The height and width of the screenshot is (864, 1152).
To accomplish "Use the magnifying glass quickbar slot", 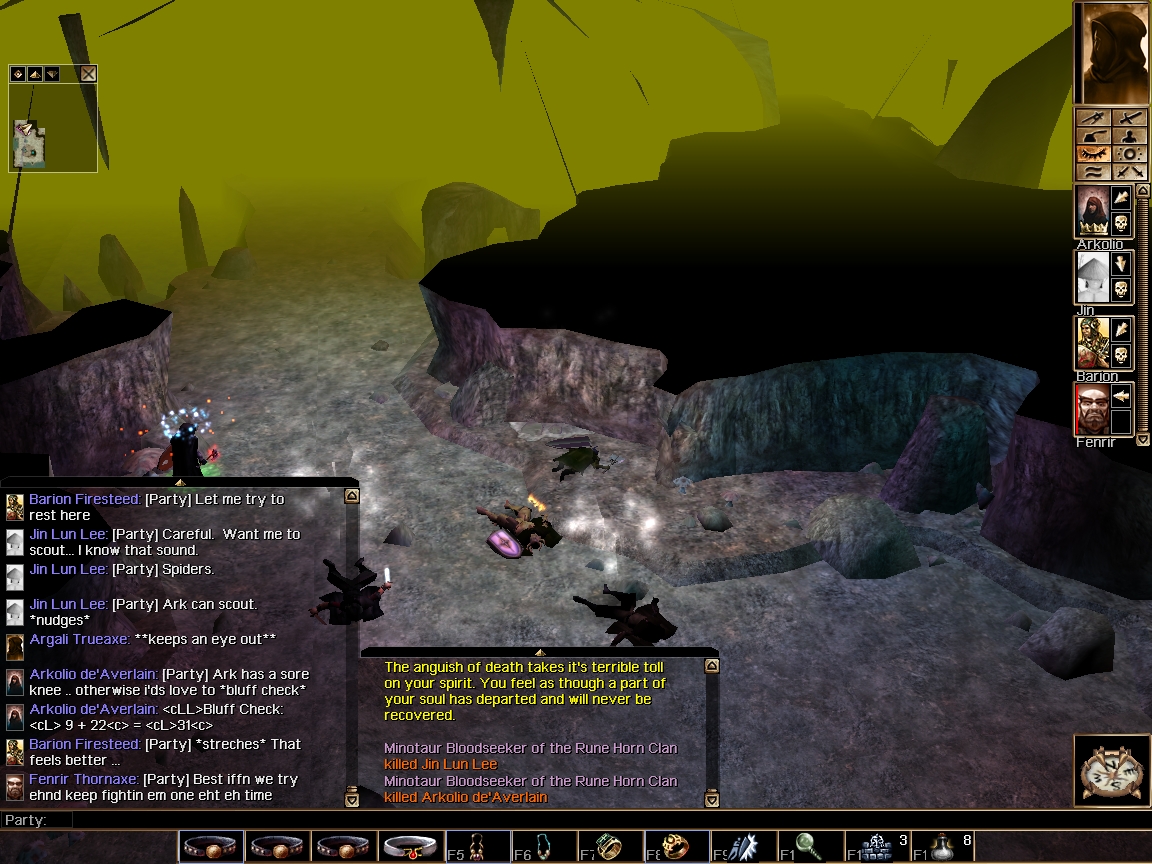I will tap(810, 847).
